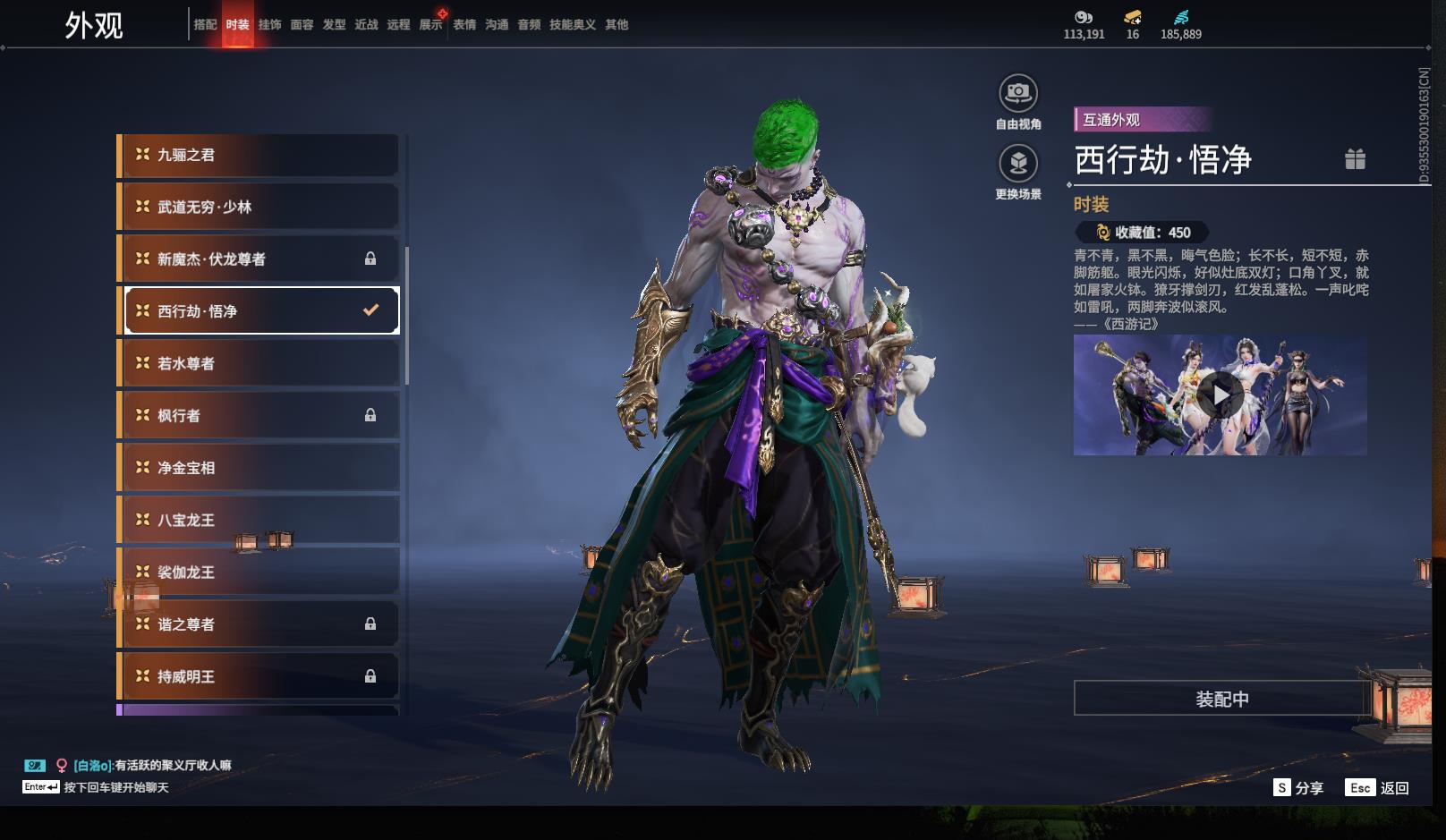Pick the 若水尊者 outfit
The image size is (1446, 840).
259,363
